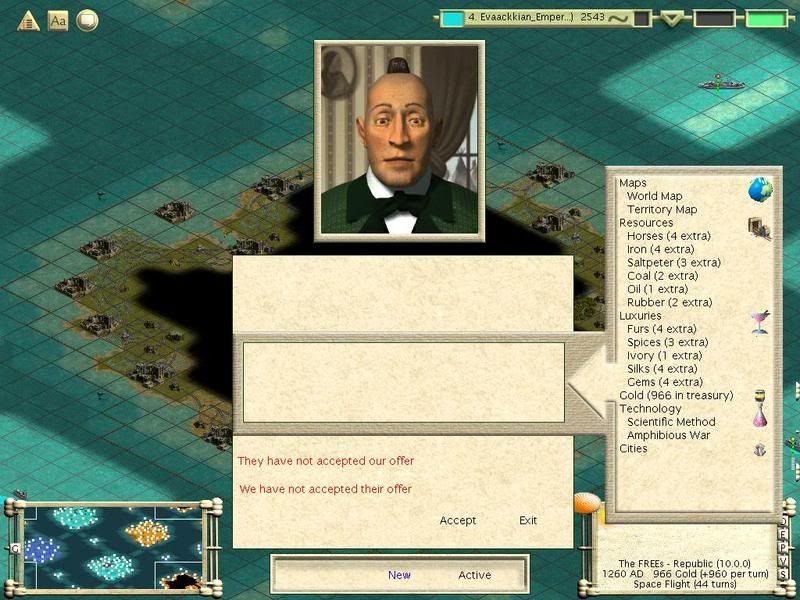Exit the negotiation screen
Screen dimensions: 800x600
pyautogui.click(x=528, y=520)
